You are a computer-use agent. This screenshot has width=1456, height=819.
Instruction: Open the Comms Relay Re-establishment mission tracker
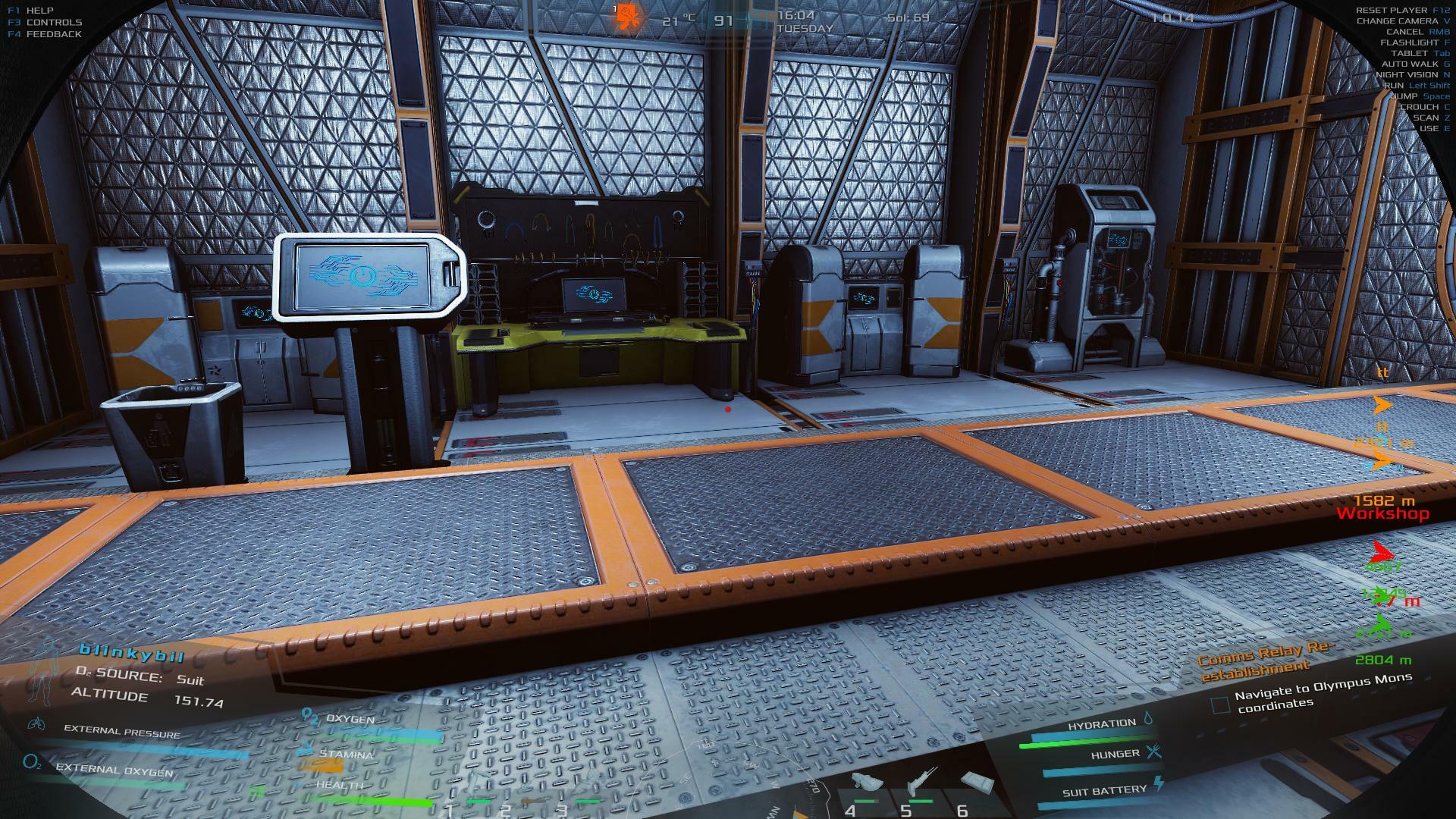1264,661
